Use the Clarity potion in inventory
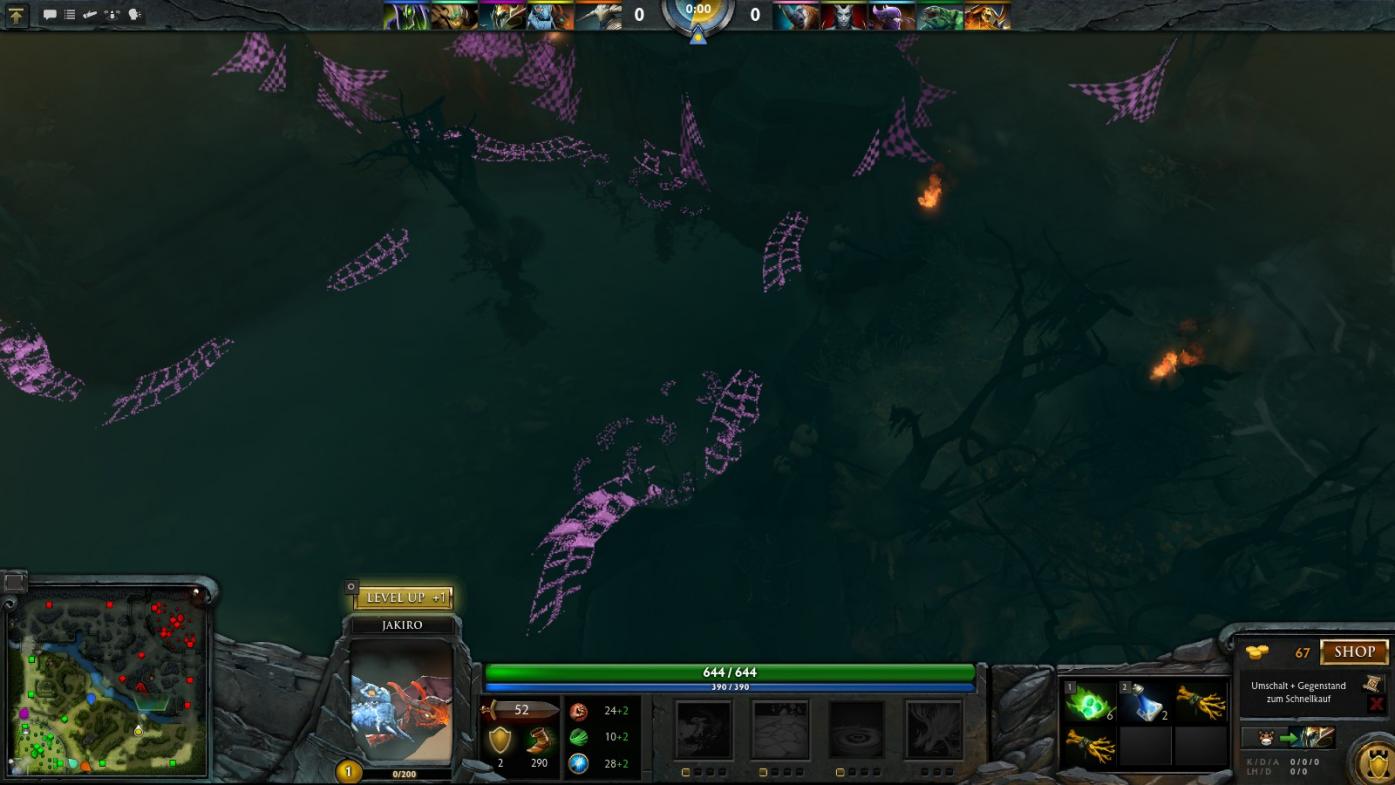Image resolution: width=1395 pixels, height=785 pixels. tap(1145, 703)
